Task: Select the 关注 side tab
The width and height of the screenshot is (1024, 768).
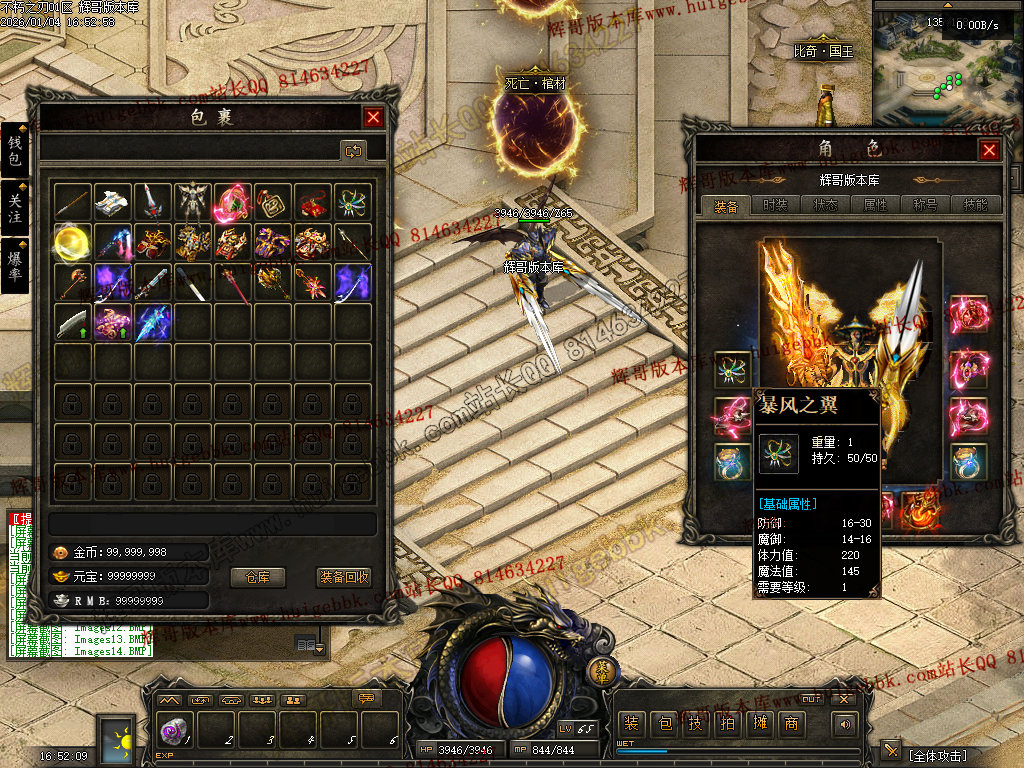Action: pos(15,208)
